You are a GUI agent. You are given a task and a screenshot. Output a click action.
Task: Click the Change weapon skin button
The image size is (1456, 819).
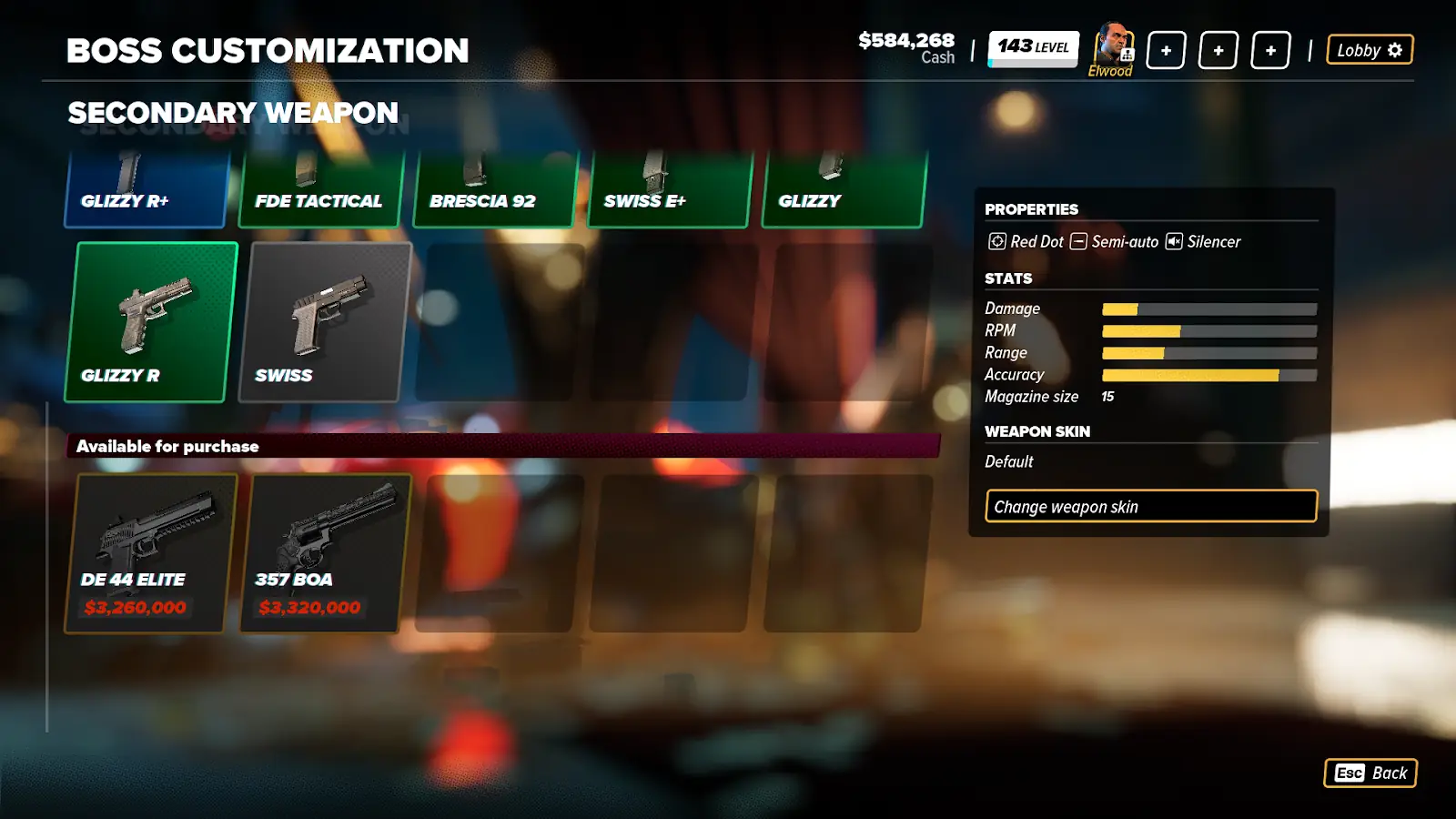[x=1150, y=506]
